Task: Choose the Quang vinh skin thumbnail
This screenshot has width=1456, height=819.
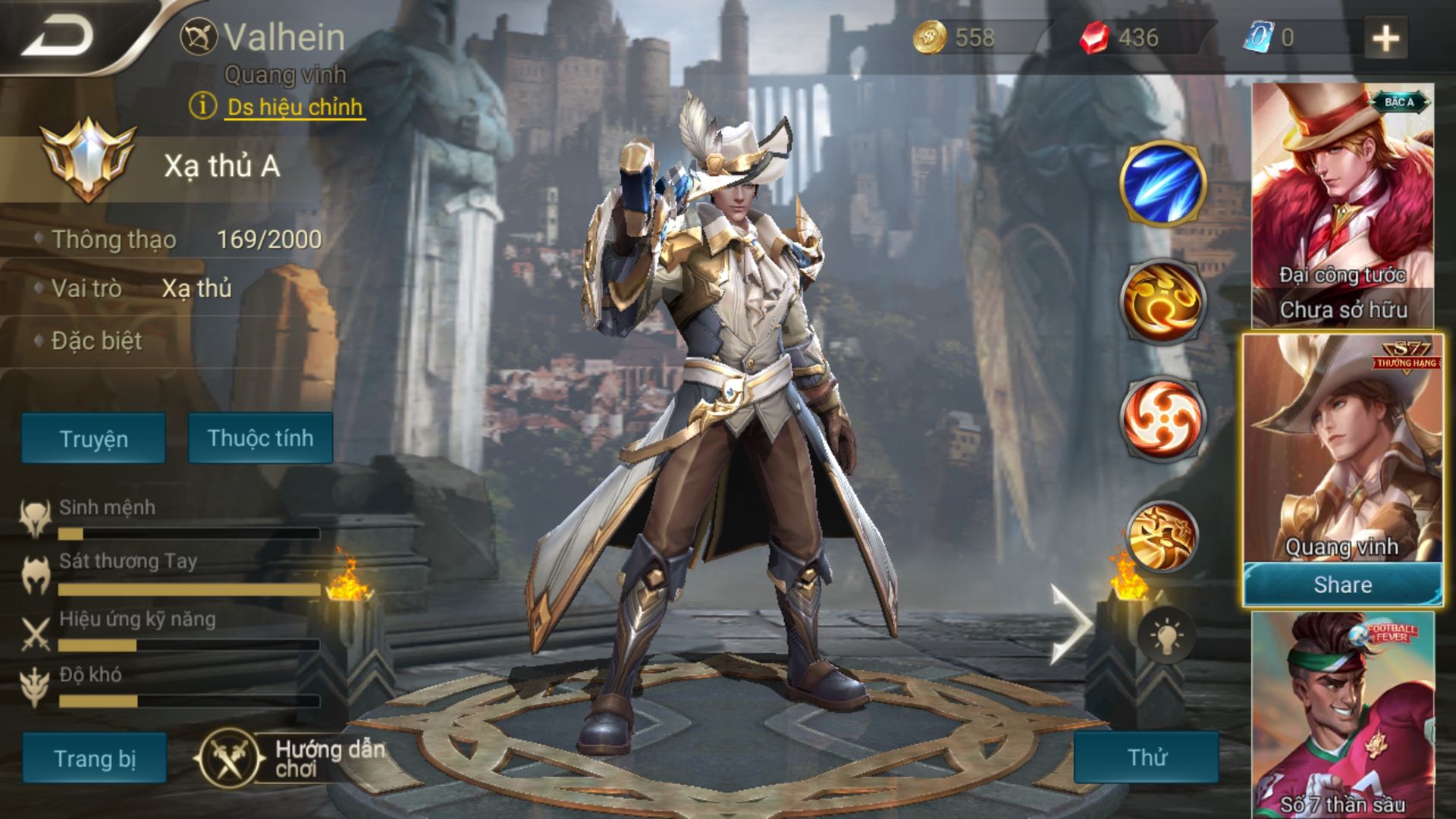Action: coord(1342,447)
